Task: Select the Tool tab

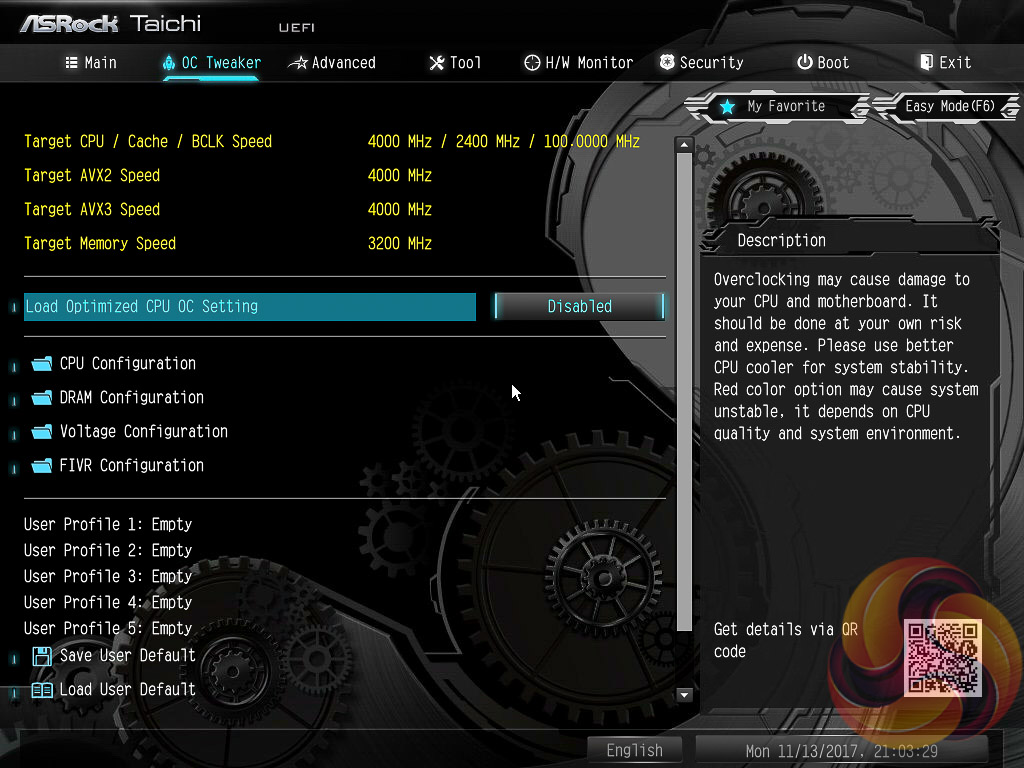Action: click(455, 63)
